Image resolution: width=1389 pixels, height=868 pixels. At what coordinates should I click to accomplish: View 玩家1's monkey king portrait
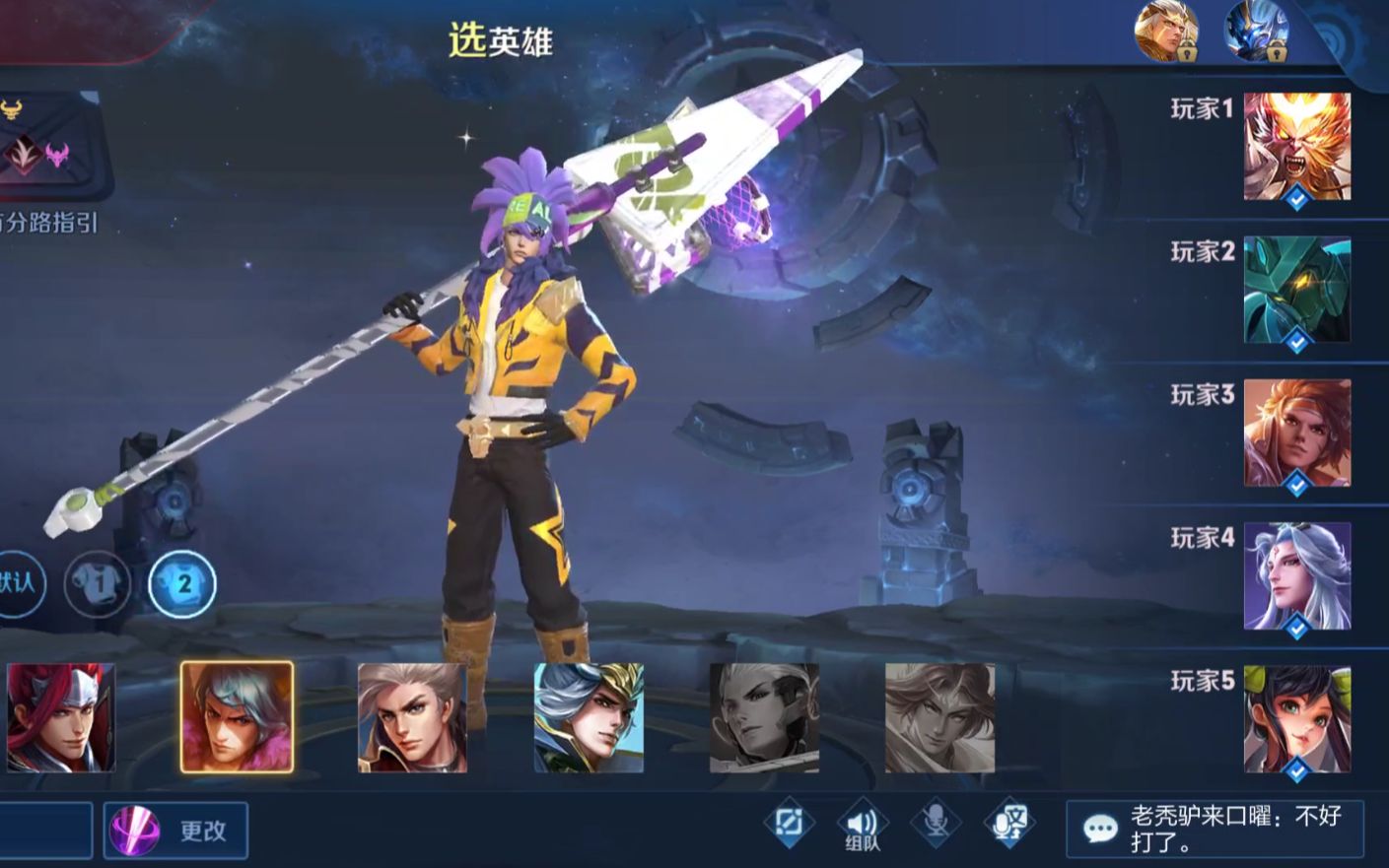click(x=1296, y=147)
